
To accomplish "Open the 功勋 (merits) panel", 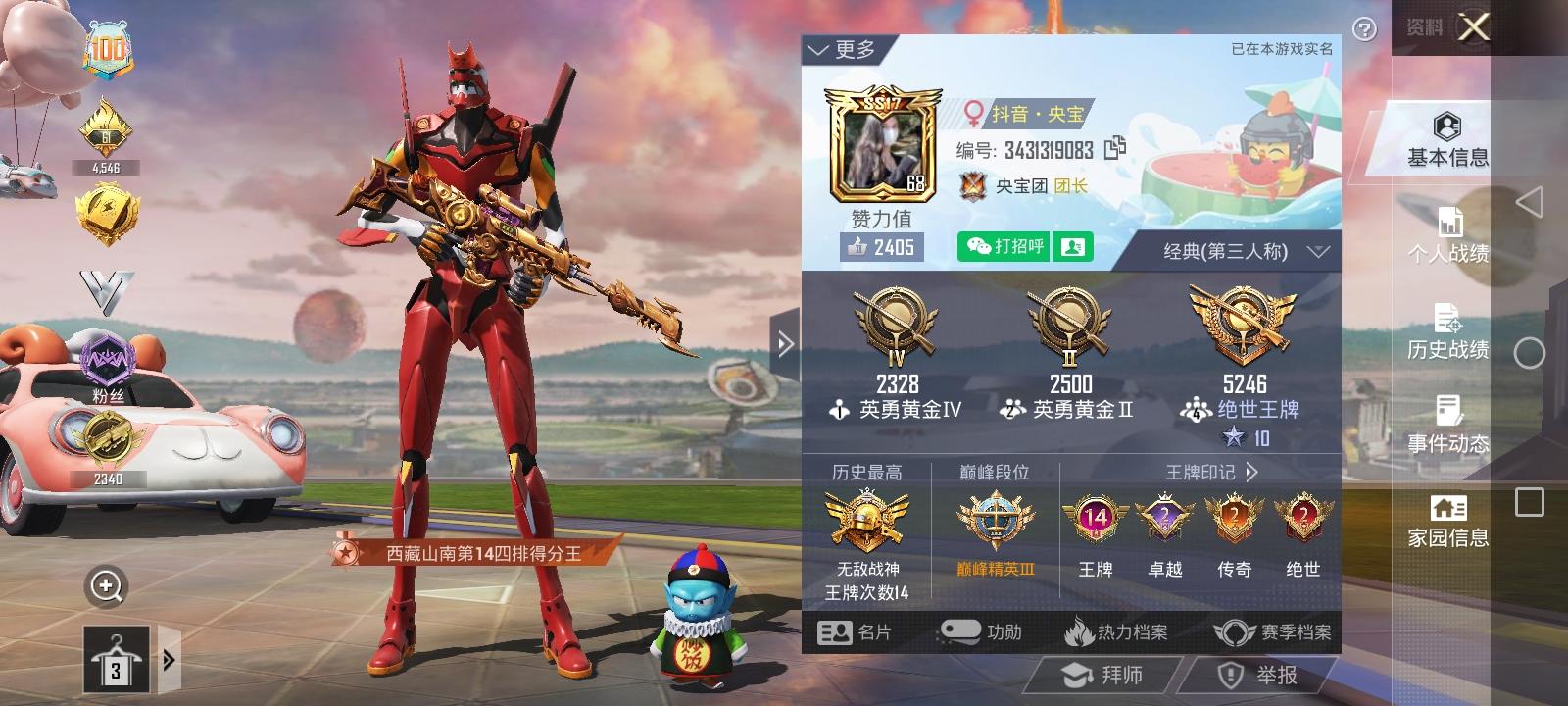I will click(x=982, y=632).
